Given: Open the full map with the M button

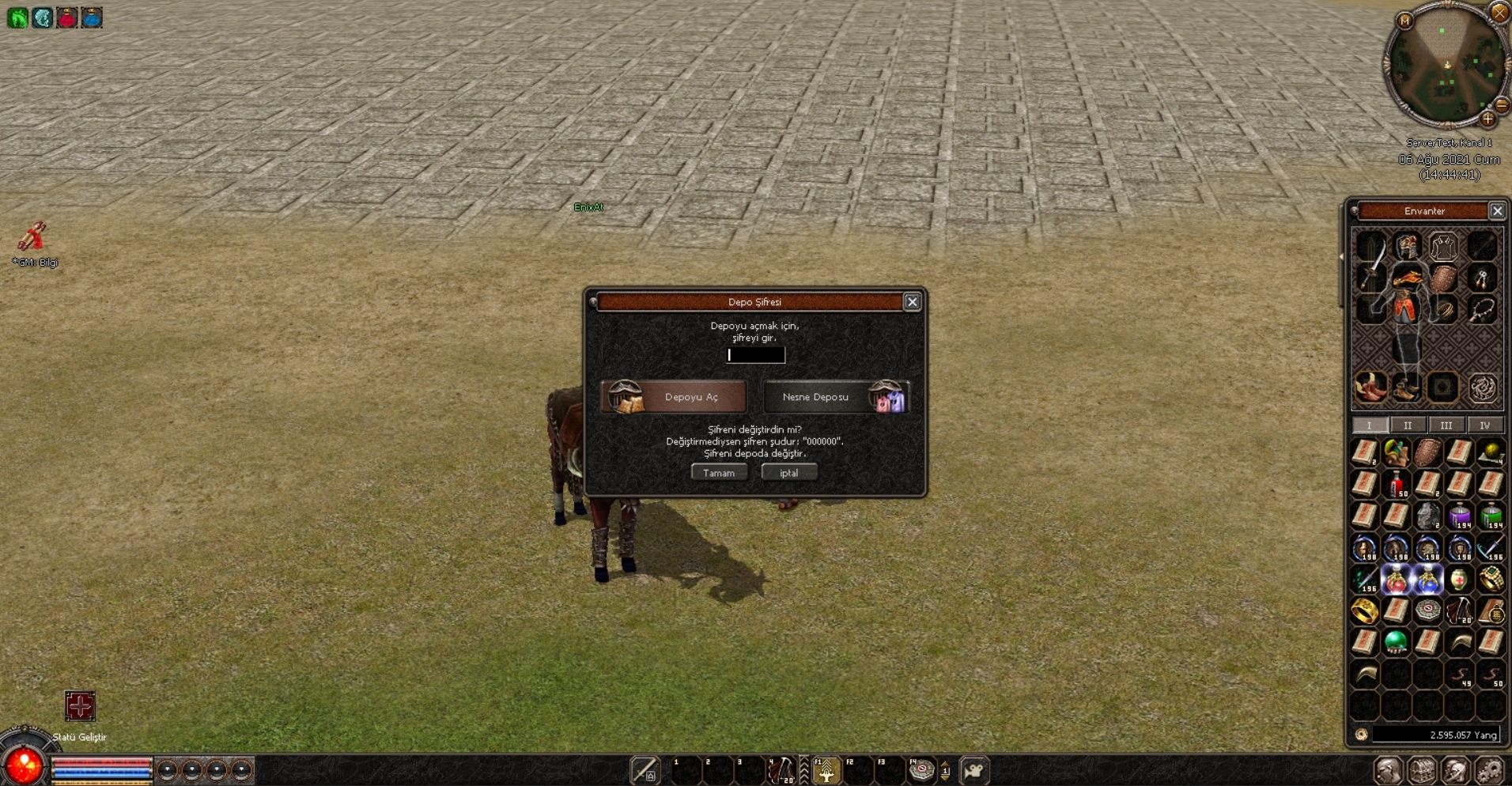Looking at the screenshot, I should (x=1405, y=21).
